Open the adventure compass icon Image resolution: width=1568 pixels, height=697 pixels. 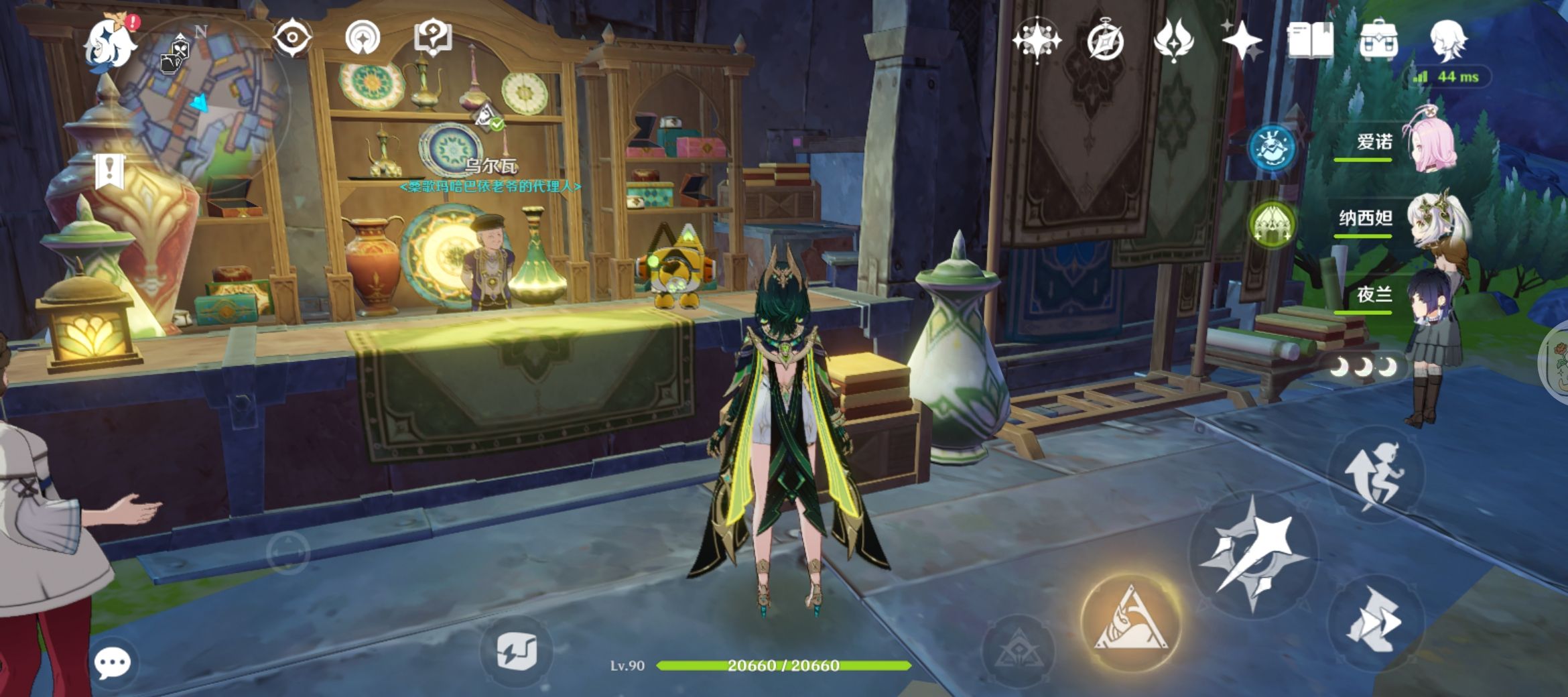(x=1105, y=41)
